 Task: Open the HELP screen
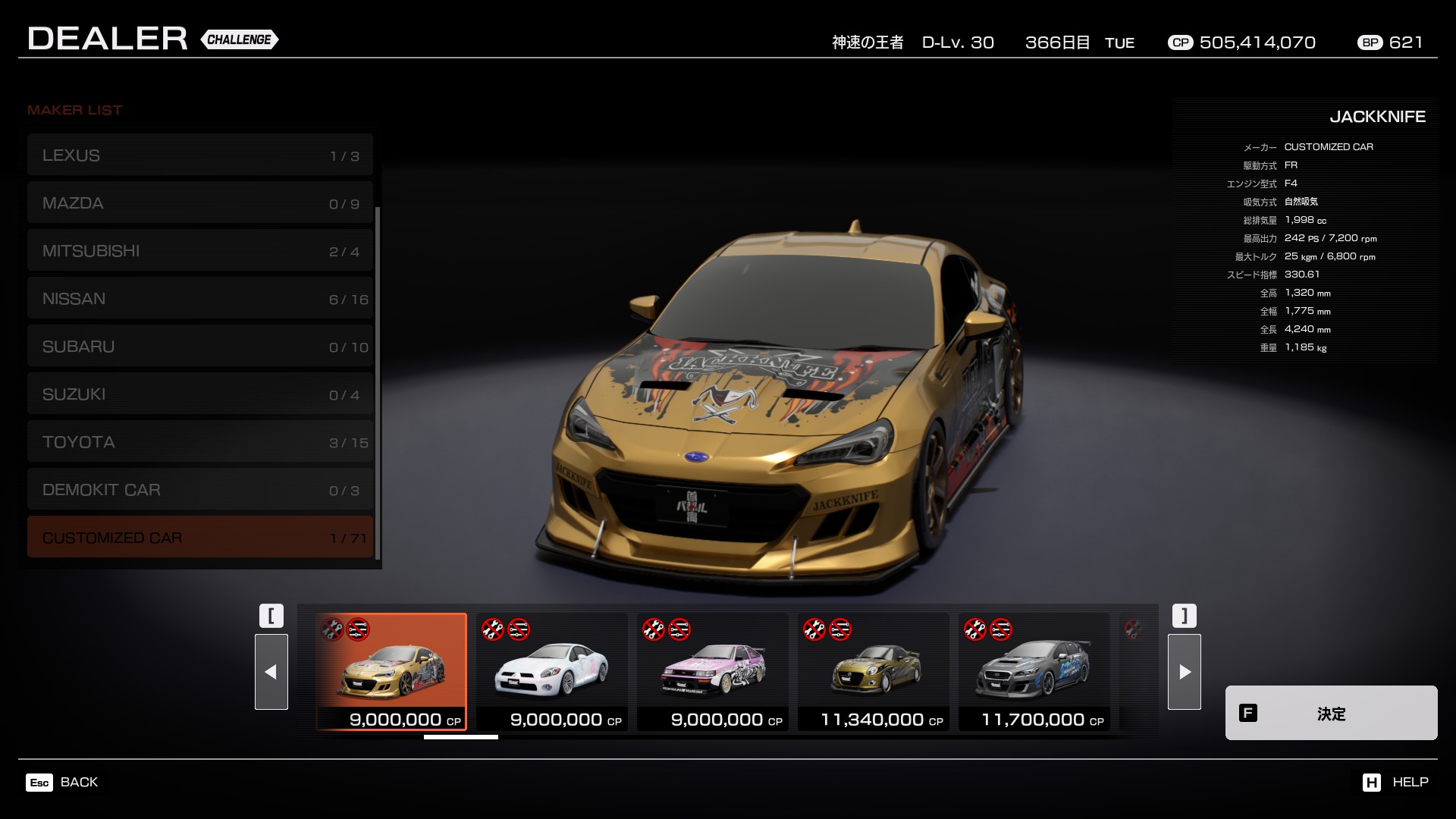[x=1395, y=782]
